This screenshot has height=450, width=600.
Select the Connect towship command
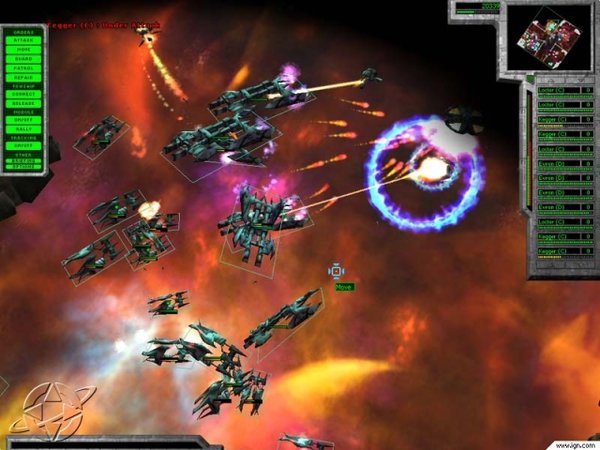click(x=22, y=94)
